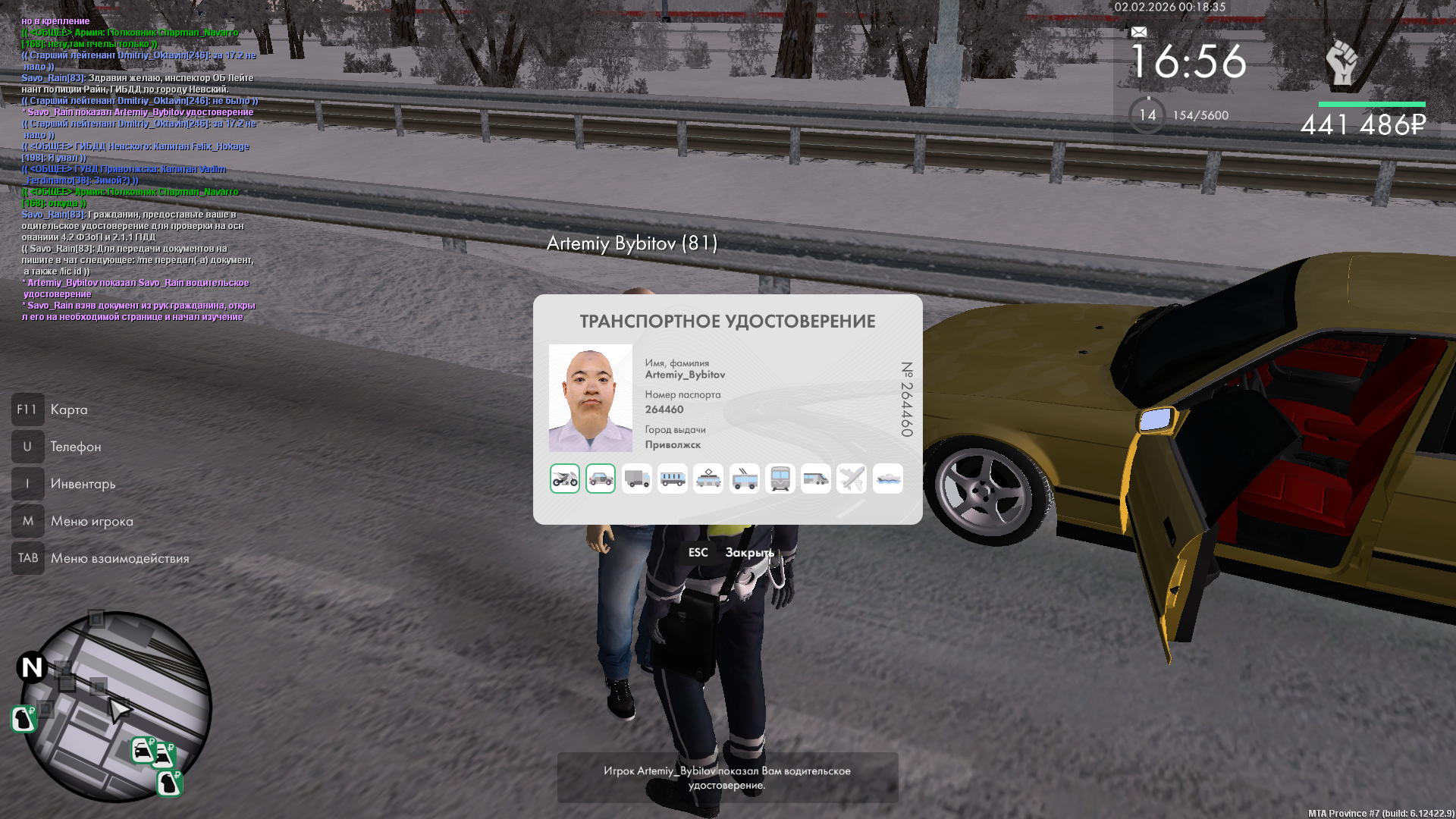Choose the airplane license category icon
This screenshot has width=1456, height=819.
[x=852, y=479]
